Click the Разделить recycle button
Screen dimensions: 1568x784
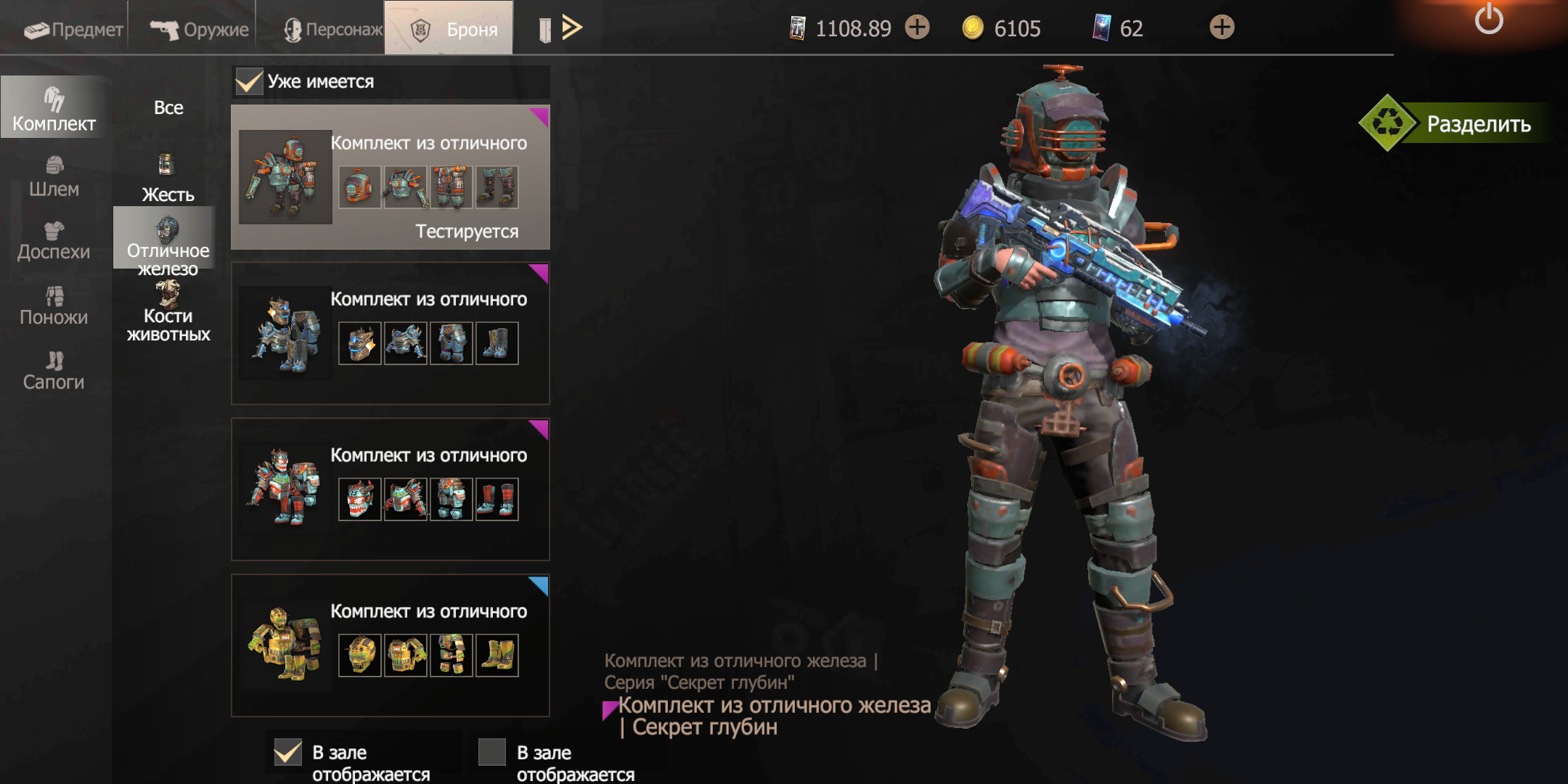coord(1458,123)
